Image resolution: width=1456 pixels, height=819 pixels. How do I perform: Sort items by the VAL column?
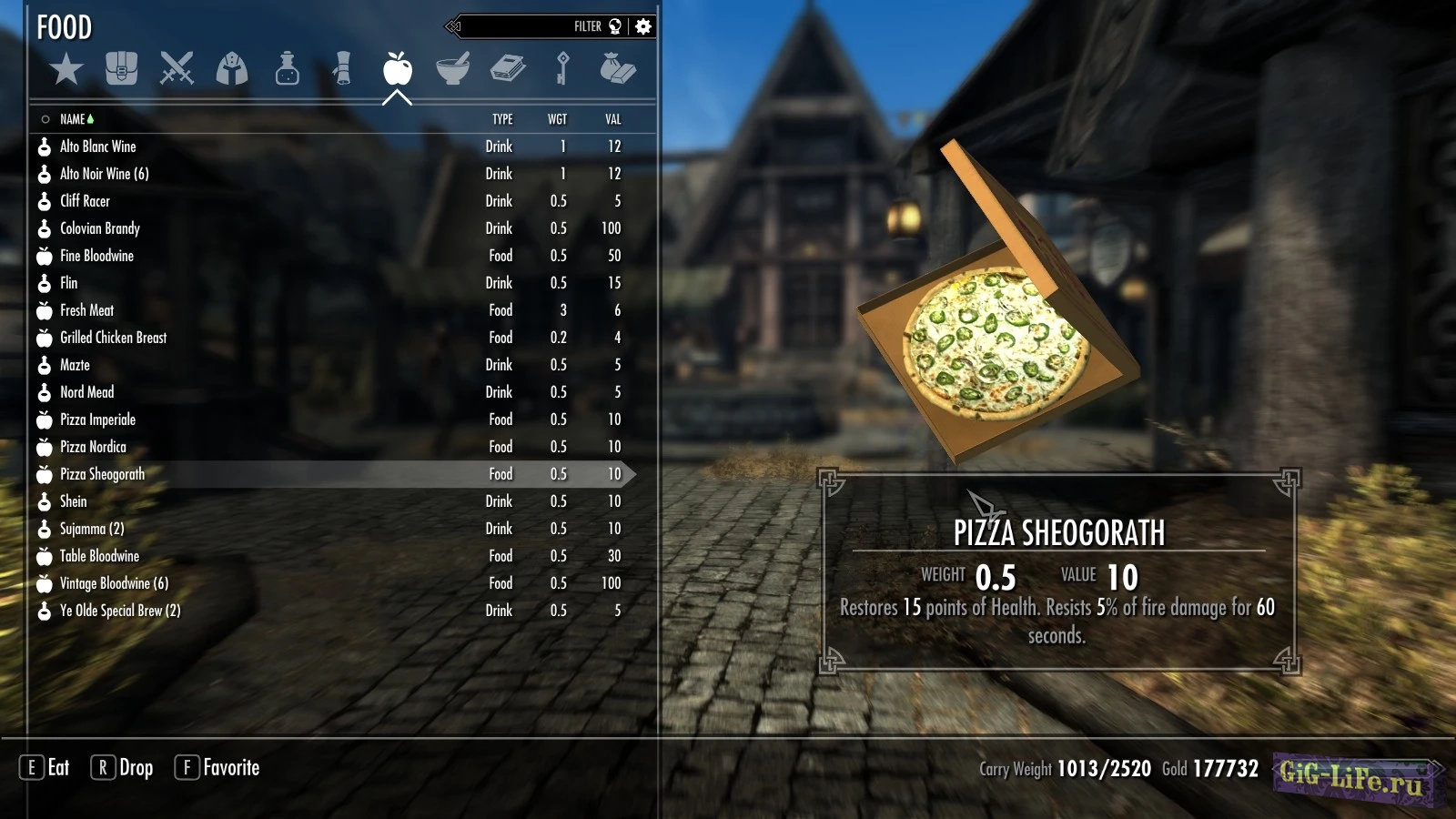tap(612, 119)
